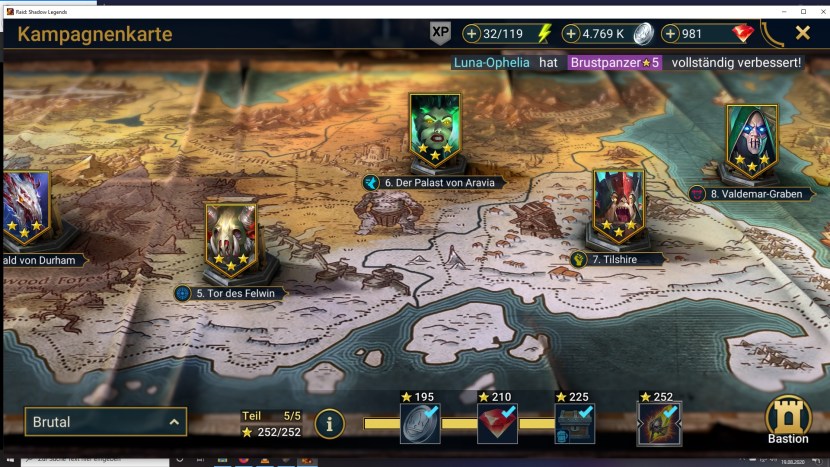Buy gems with the plus button
830x467 pixels.
[x=672, y=34]
